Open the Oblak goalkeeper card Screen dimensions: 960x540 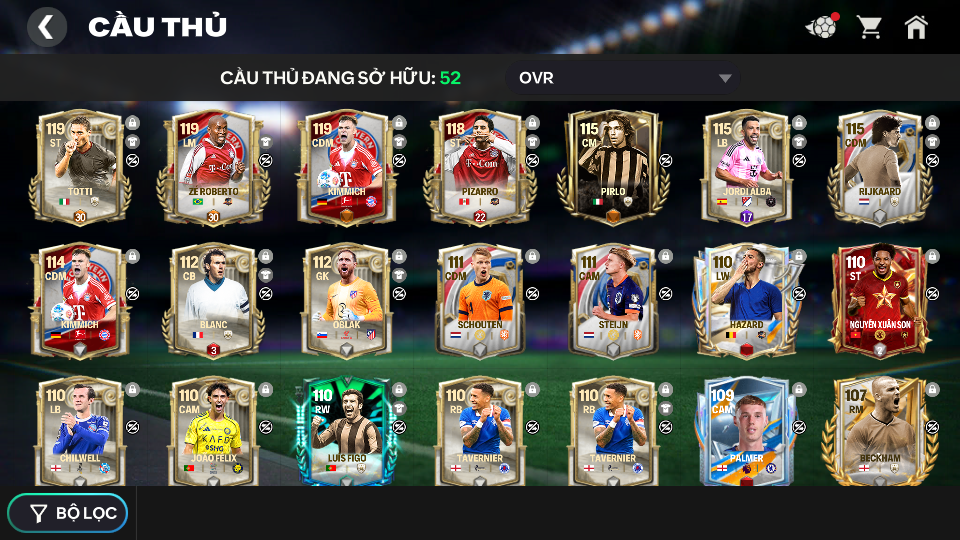pos(345,300)
